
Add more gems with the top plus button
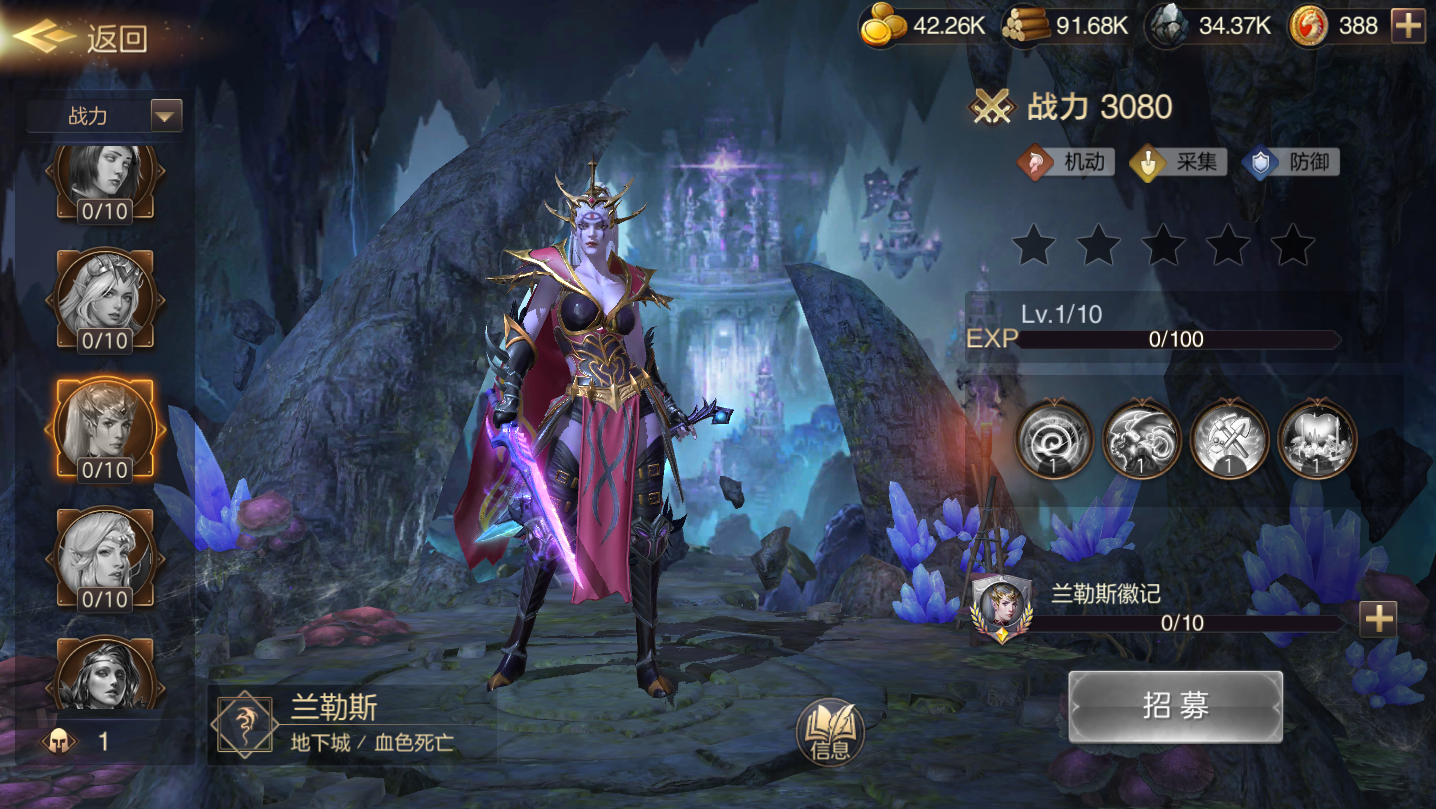(x=1408, y=26)
